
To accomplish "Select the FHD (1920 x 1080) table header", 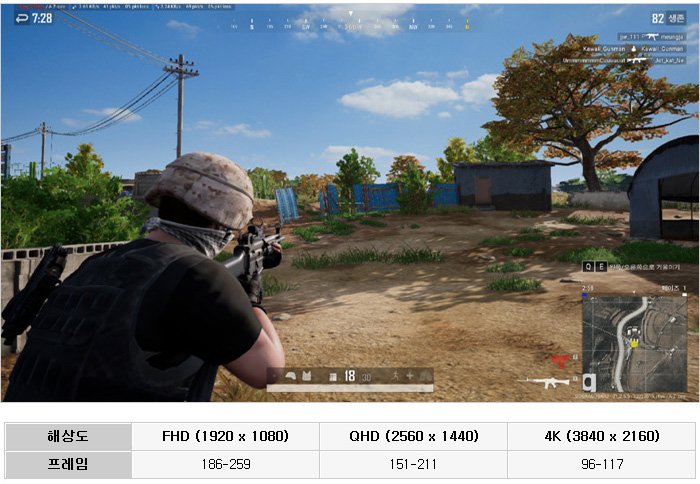I will click(x=225, y=436).
